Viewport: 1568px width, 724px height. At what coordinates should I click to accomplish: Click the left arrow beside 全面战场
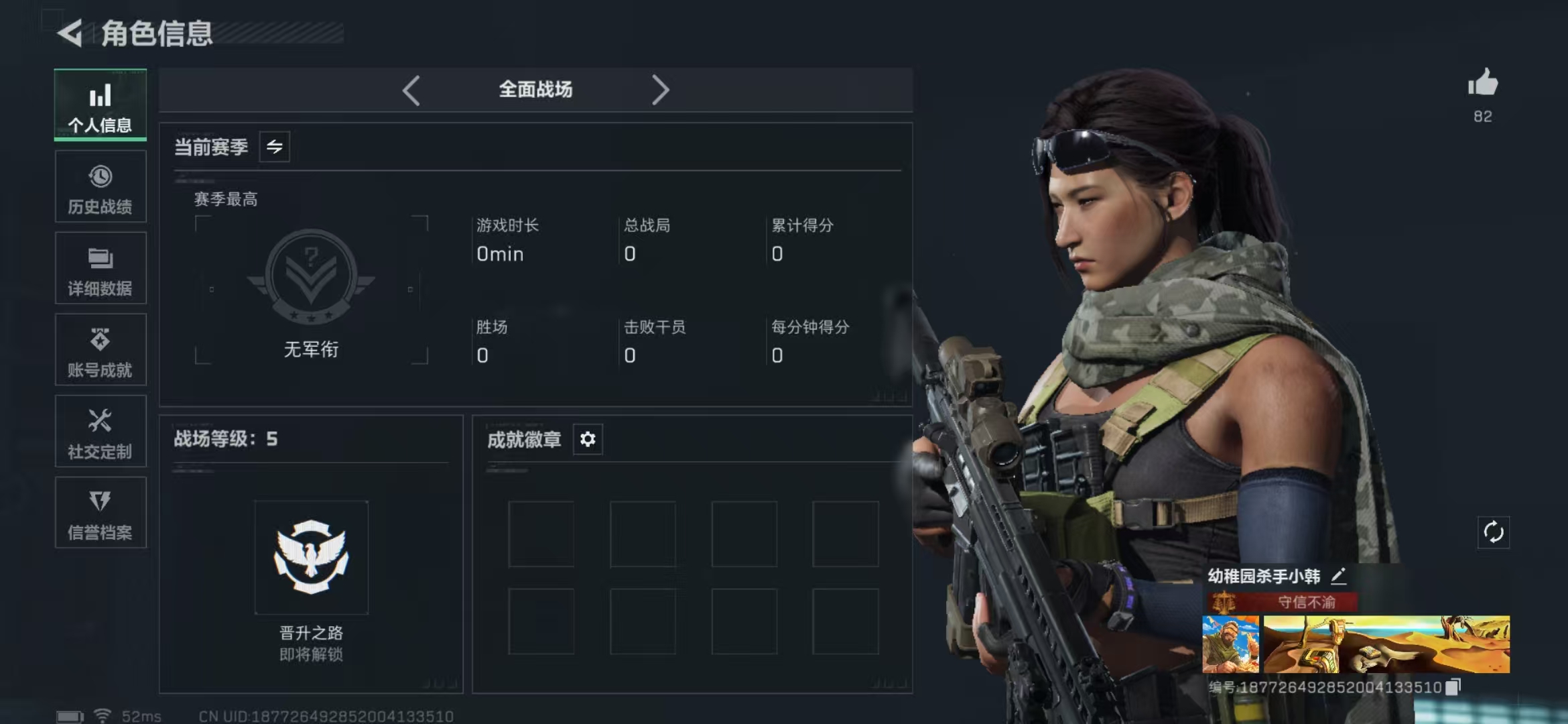411,90
